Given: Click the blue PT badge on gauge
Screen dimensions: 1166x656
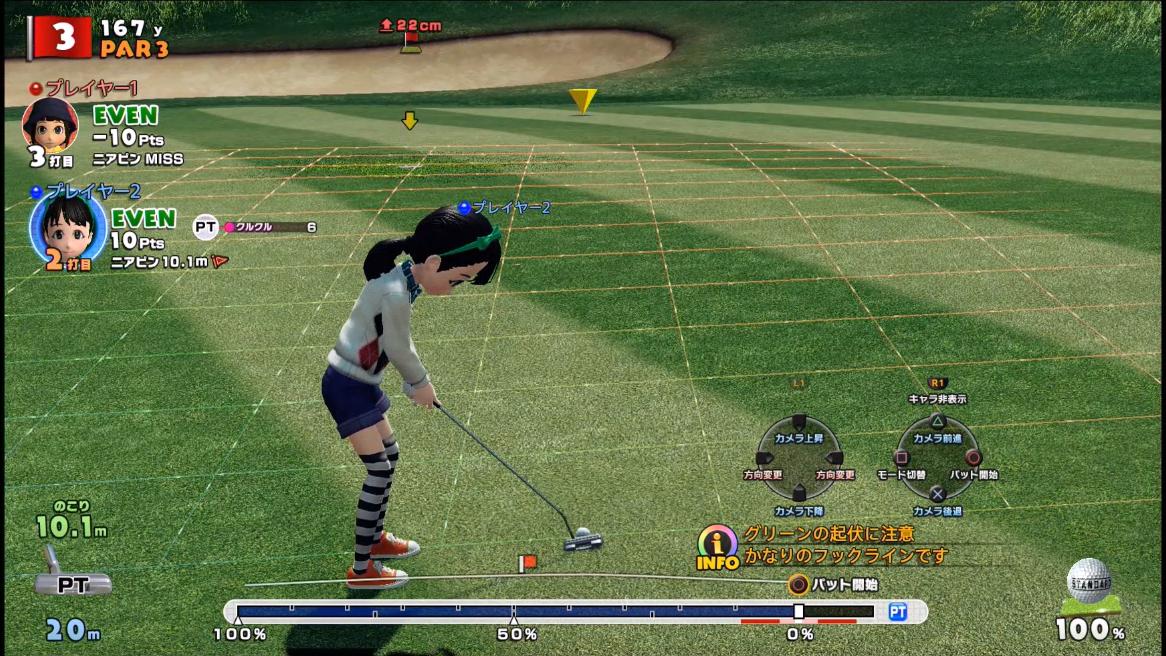Looking at the screenshot, I should pos(898,611).
